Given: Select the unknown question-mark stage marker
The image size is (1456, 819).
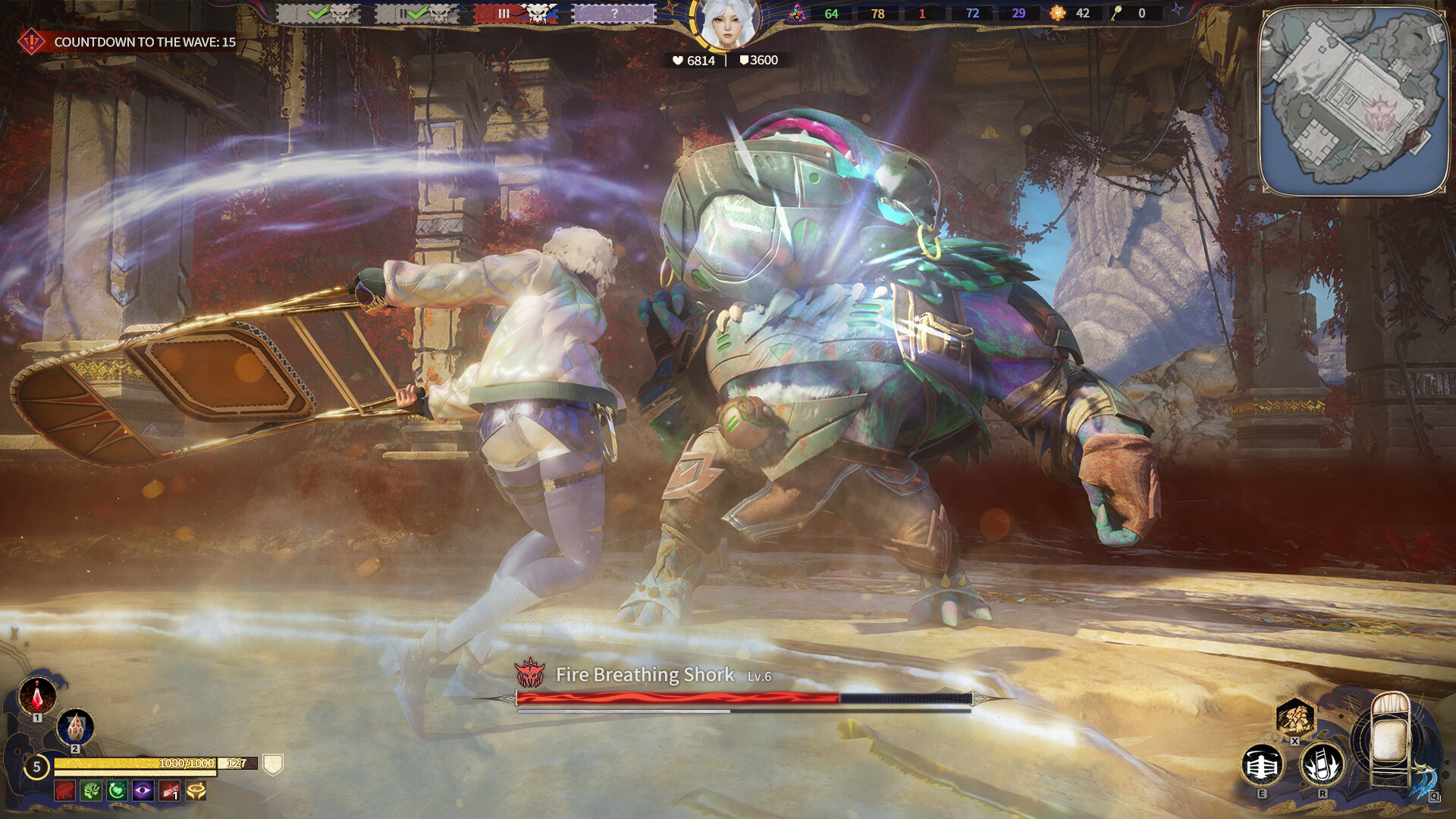Looking at the screenshot, I should [613, 13].
